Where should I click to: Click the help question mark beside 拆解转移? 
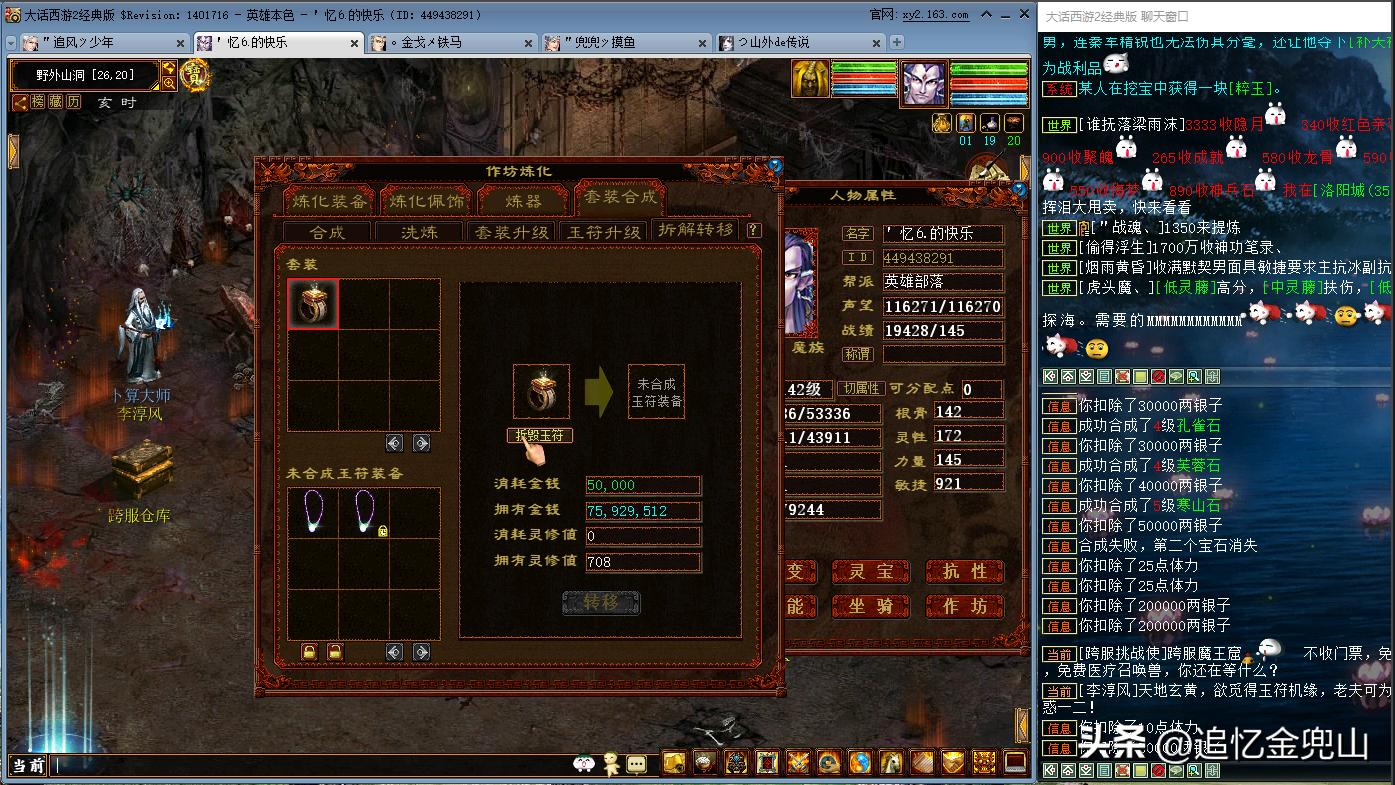(753, 230)
